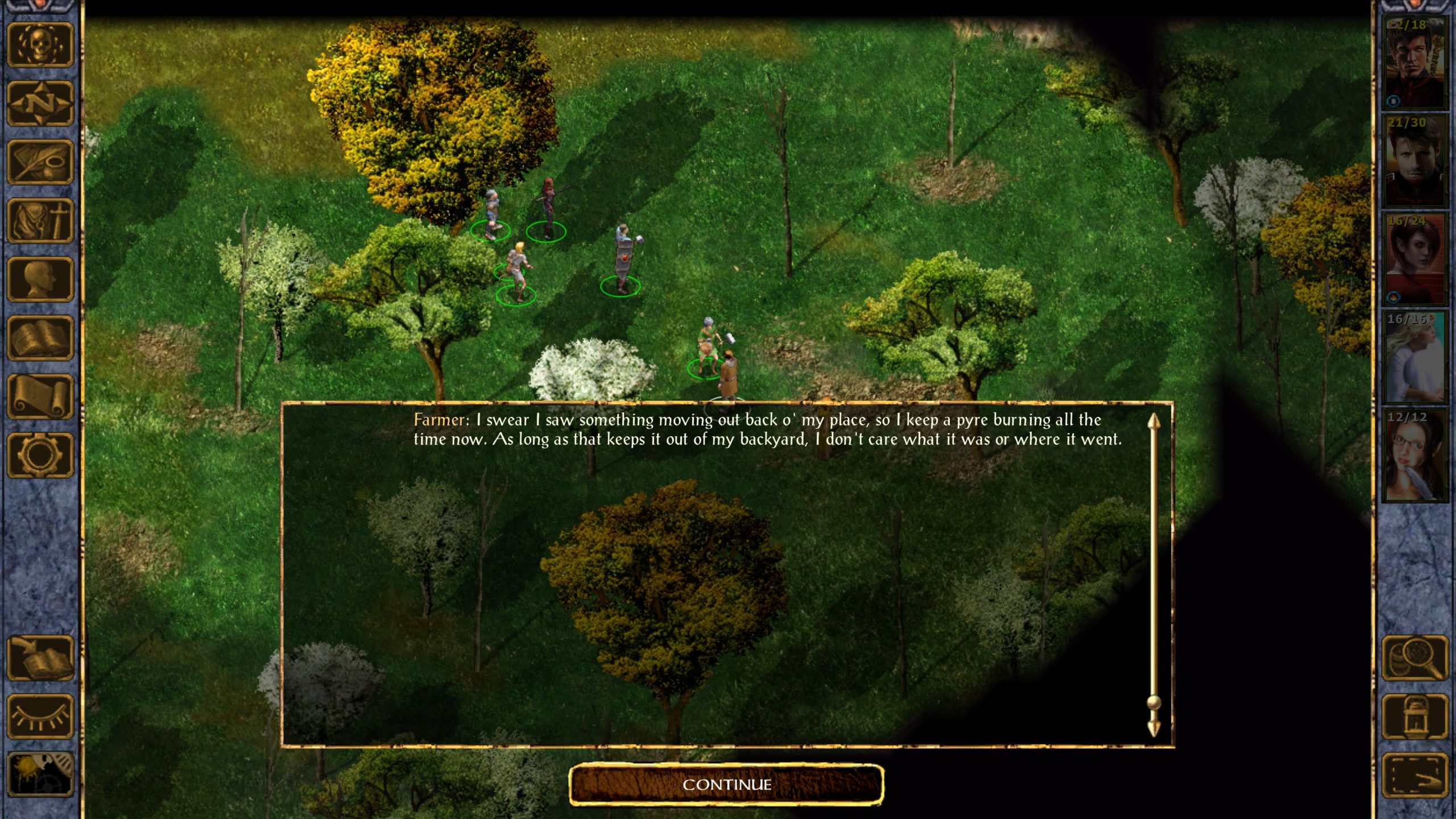Open the priest scroll icon

40,396
